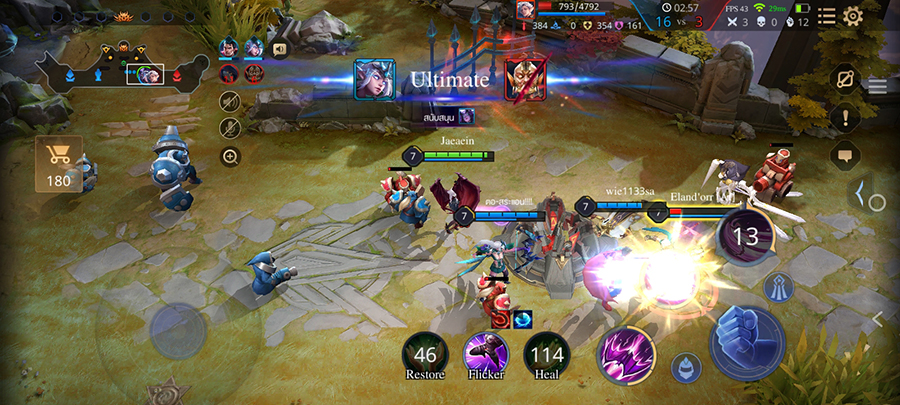This screenshot has height=405, width=900.
Task: Activate the Flicker spell
Action: pyautogui.click(x=487, y=354)
